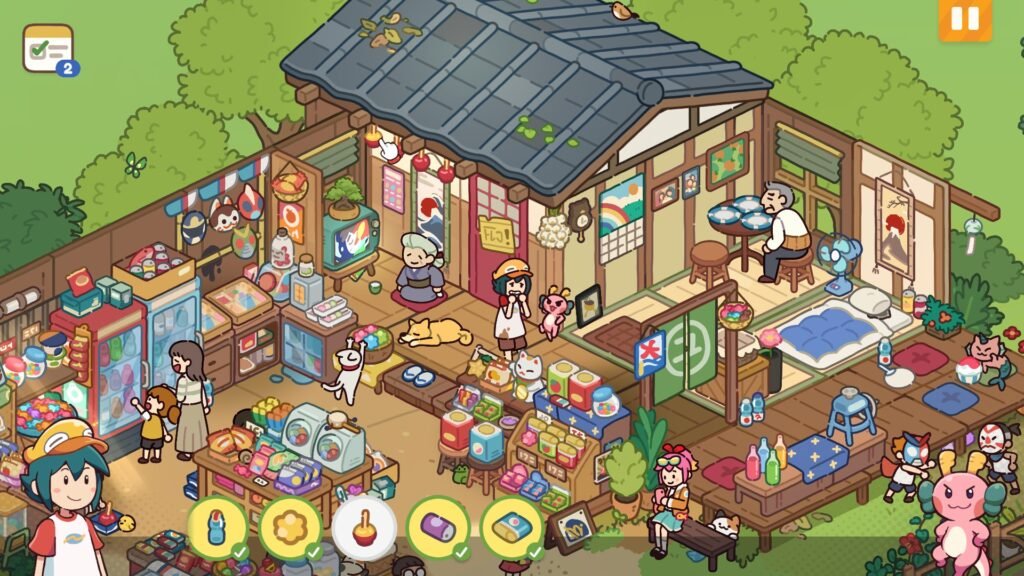Select the unfound red spinning top slot

(364, 527)
